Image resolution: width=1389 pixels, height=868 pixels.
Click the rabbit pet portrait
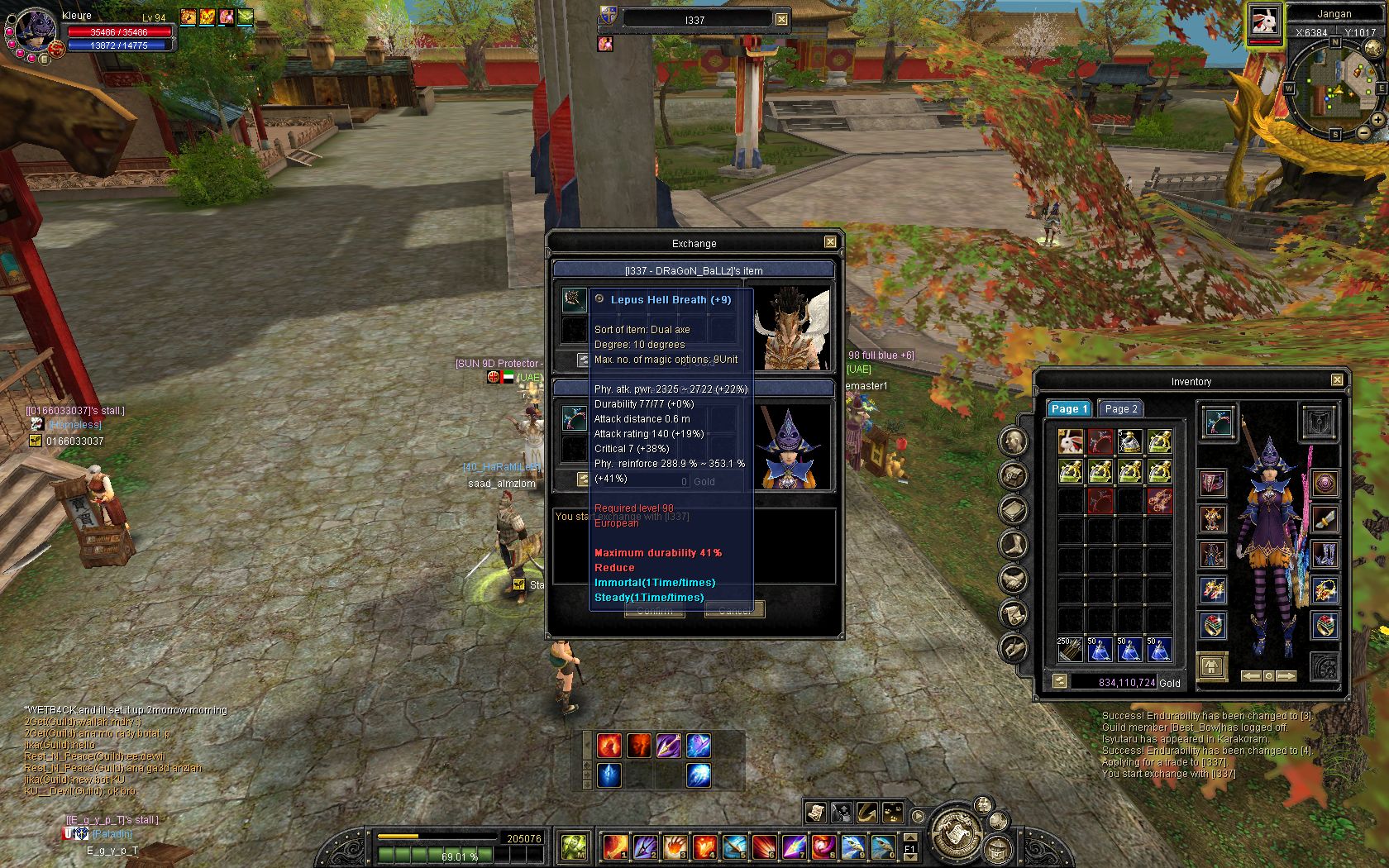pos(1264,21)
